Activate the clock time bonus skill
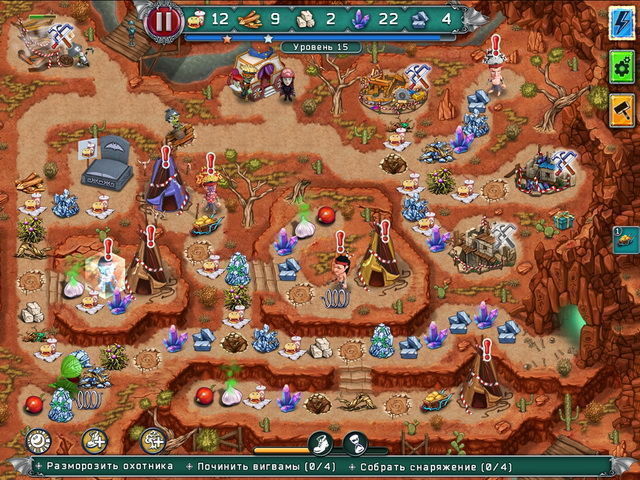This screenshot has height=480, width=640. [38, 439]
